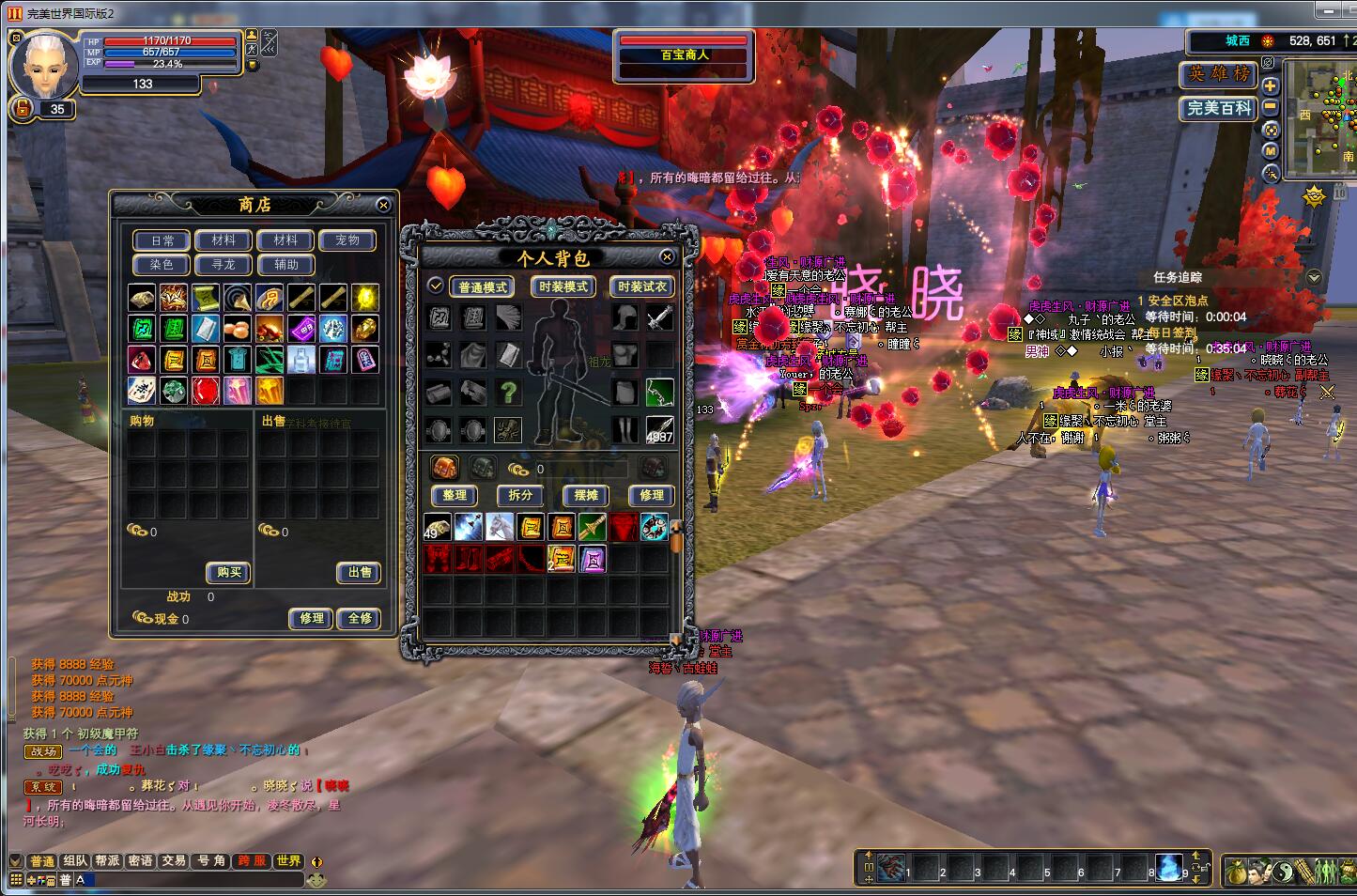
Task: Click the 拆分 split button
Action: (520, 495)
